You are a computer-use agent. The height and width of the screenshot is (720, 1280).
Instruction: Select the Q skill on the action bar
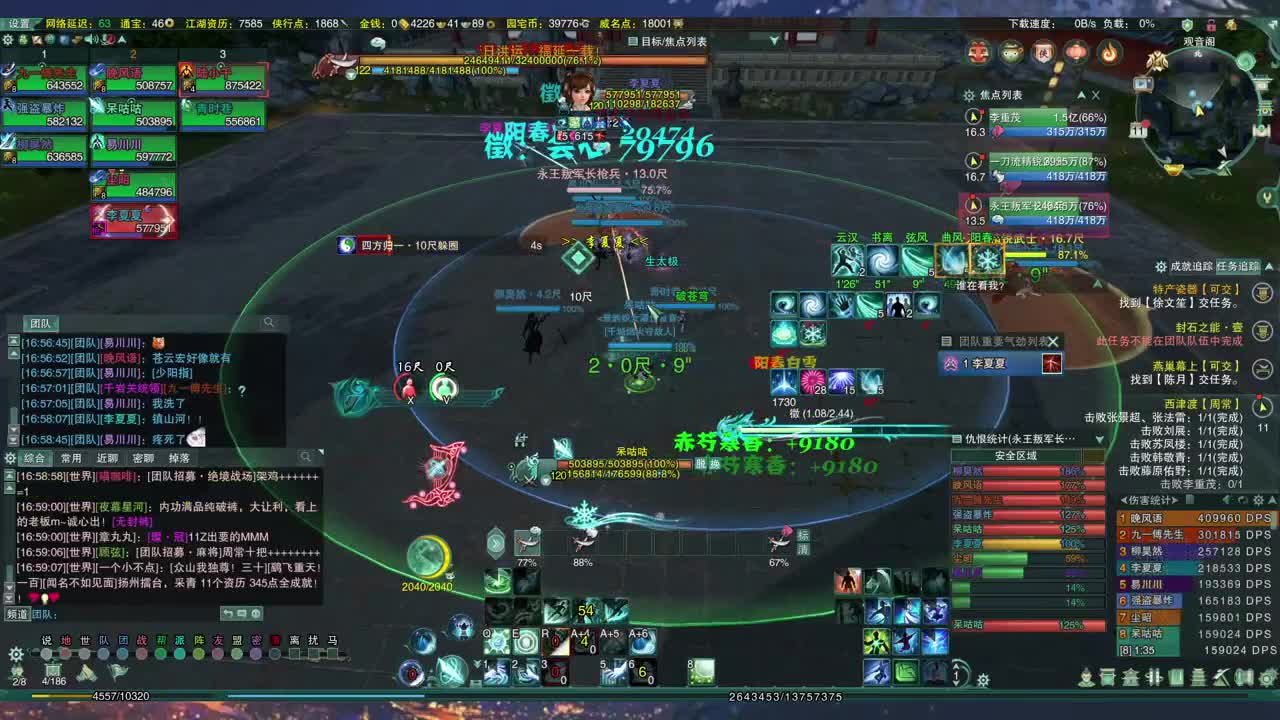tap(496, 640)
